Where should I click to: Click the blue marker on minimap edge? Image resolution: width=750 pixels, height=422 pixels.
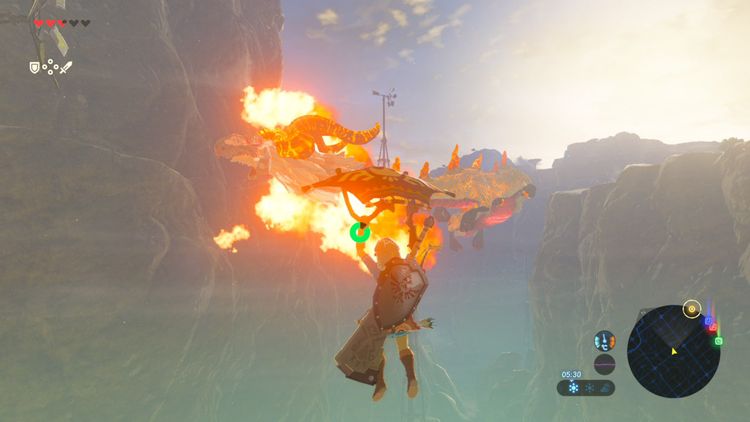[x=709, y=322]
